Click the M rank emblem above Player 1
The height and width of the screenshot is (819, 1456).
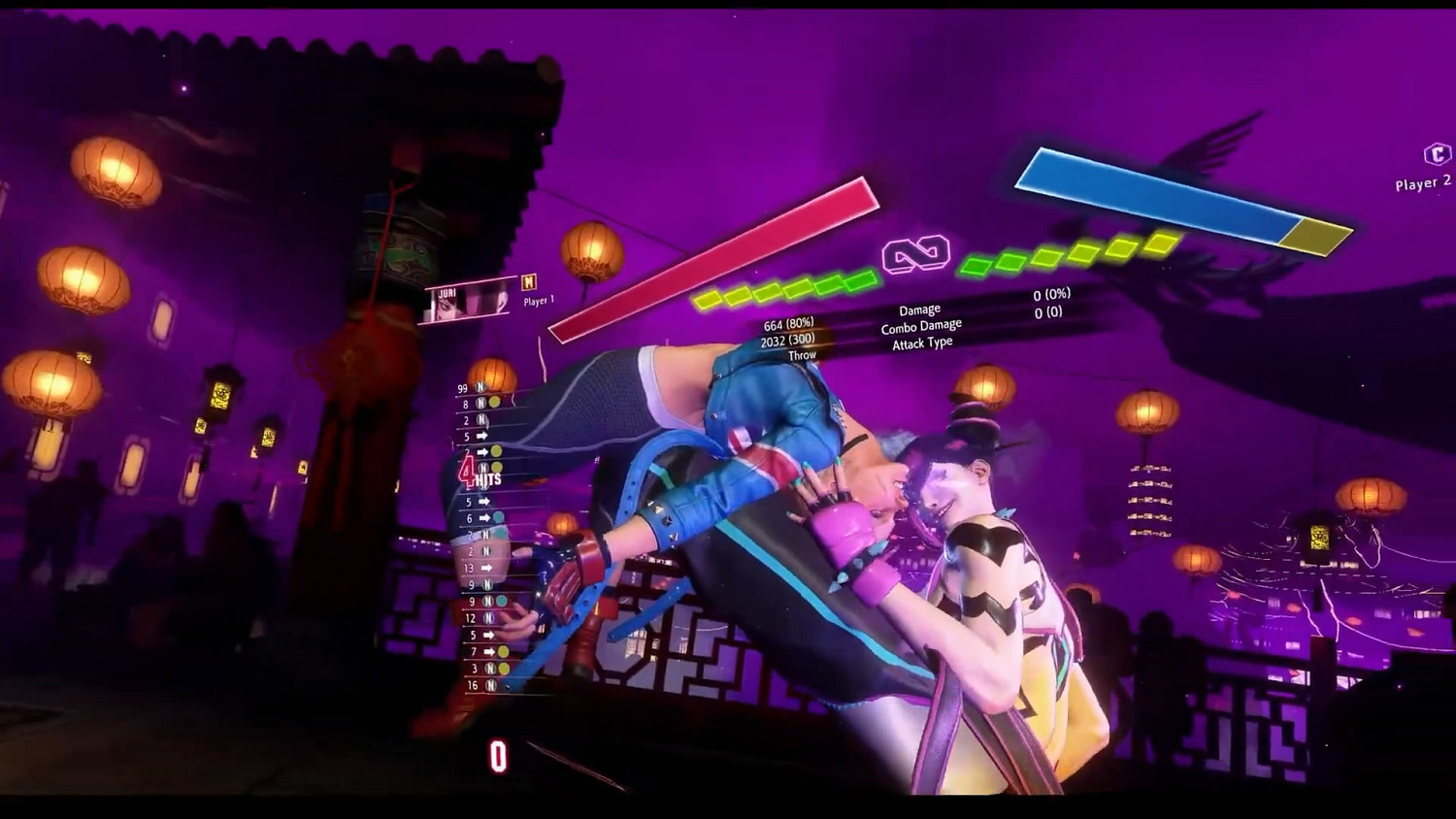[529, 283]
